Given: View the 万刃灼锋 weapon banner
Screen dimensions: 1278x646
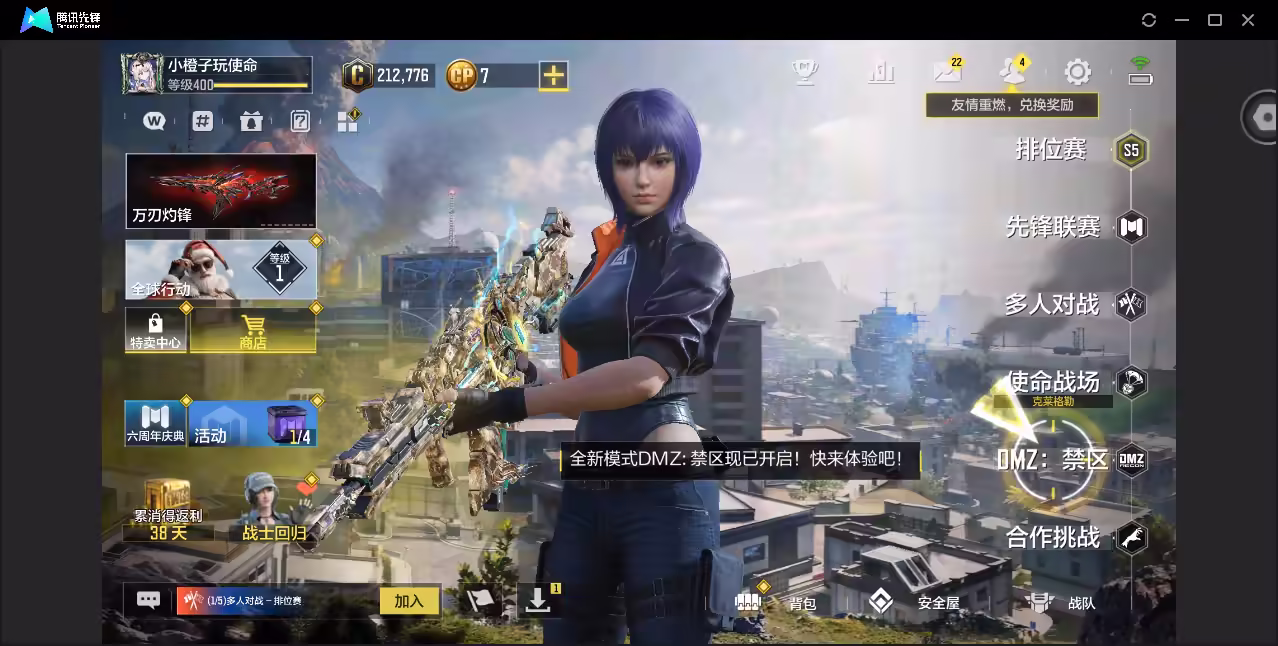Looking at the screenshot, I should click(x=220, y=190).
